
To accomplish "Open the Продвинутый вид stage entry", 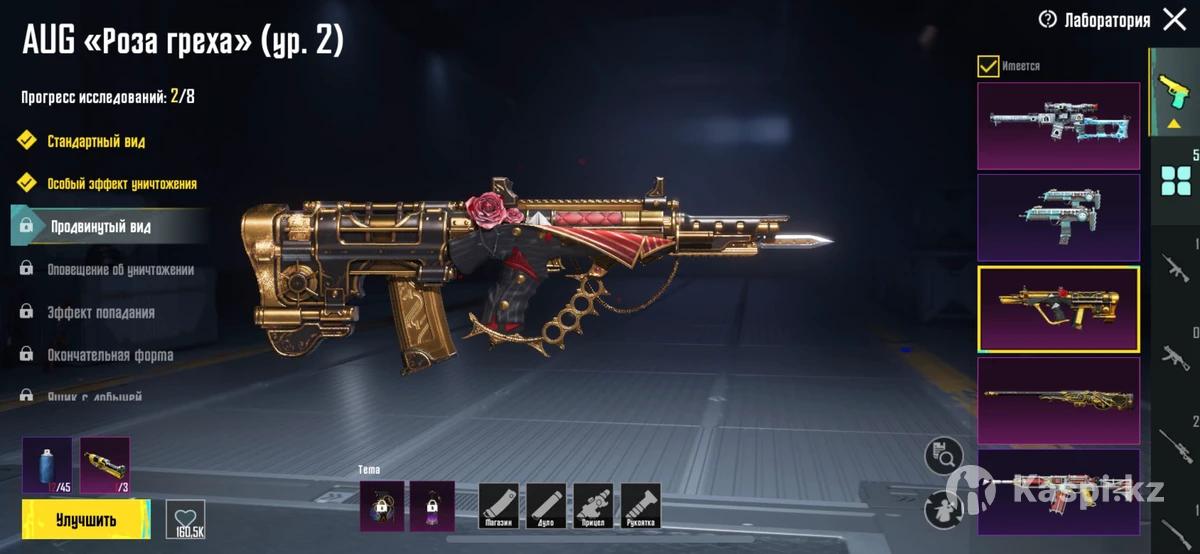I will (100, 227).
